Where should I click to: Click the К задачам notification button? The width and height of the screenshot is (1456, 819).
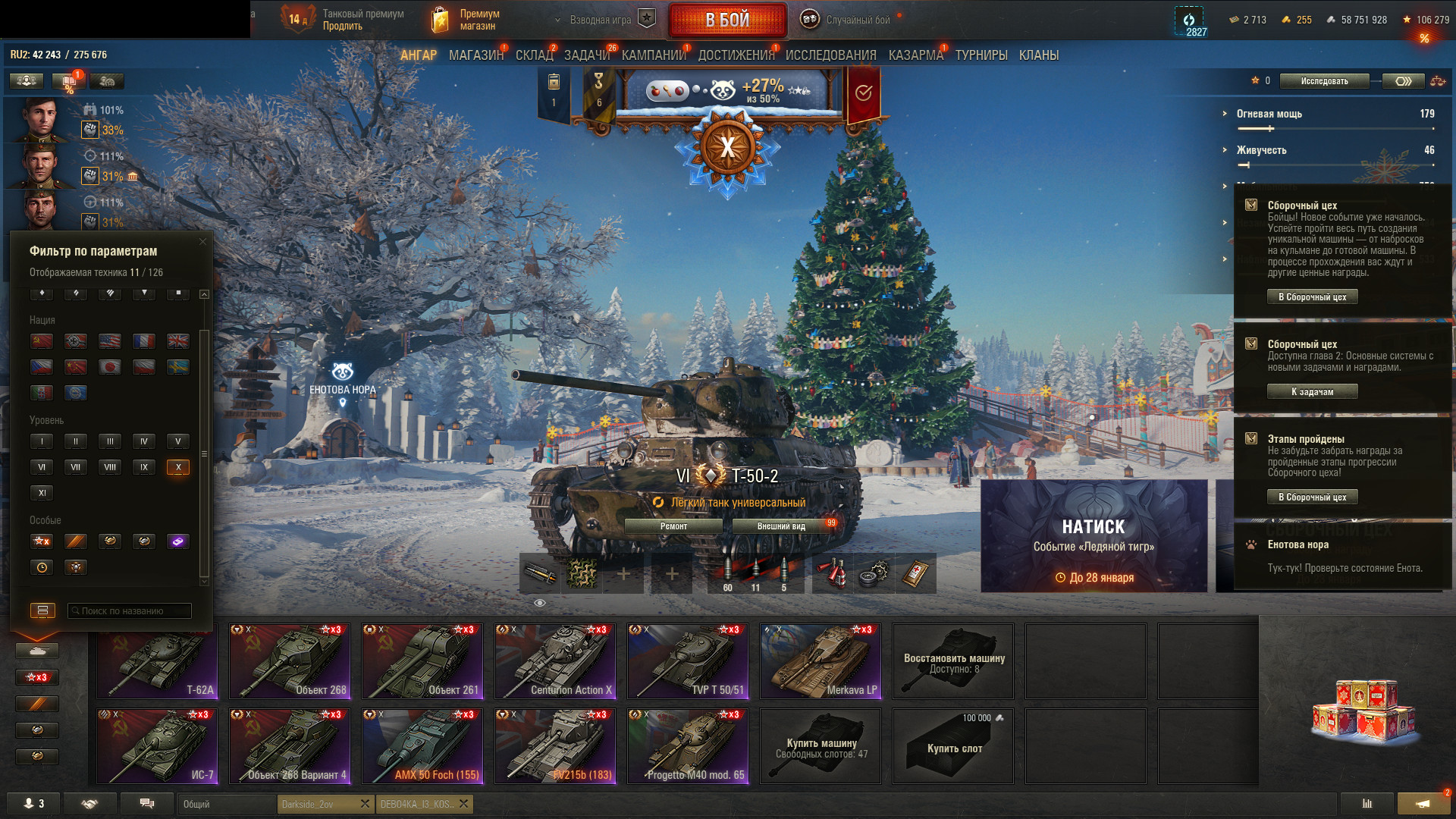pyautogui.click(x=1312, y=392)
